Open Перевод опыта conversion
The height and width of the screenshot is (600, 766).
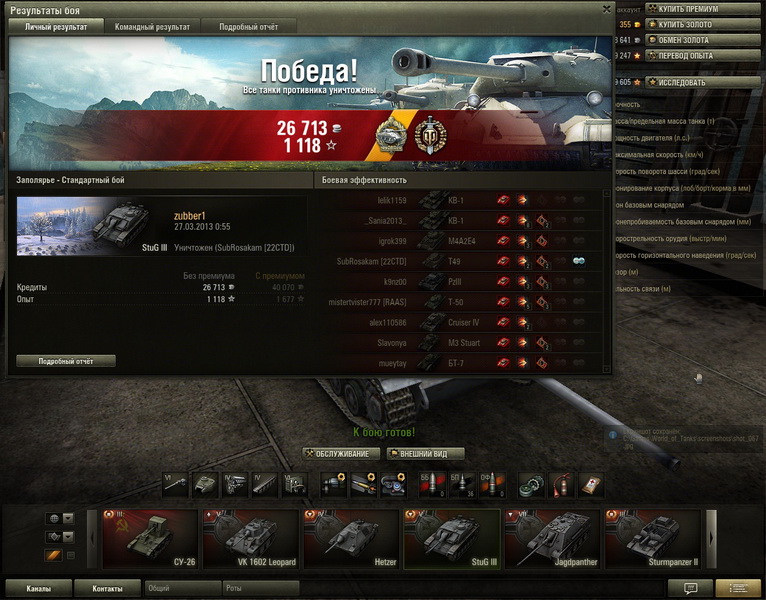703,55
